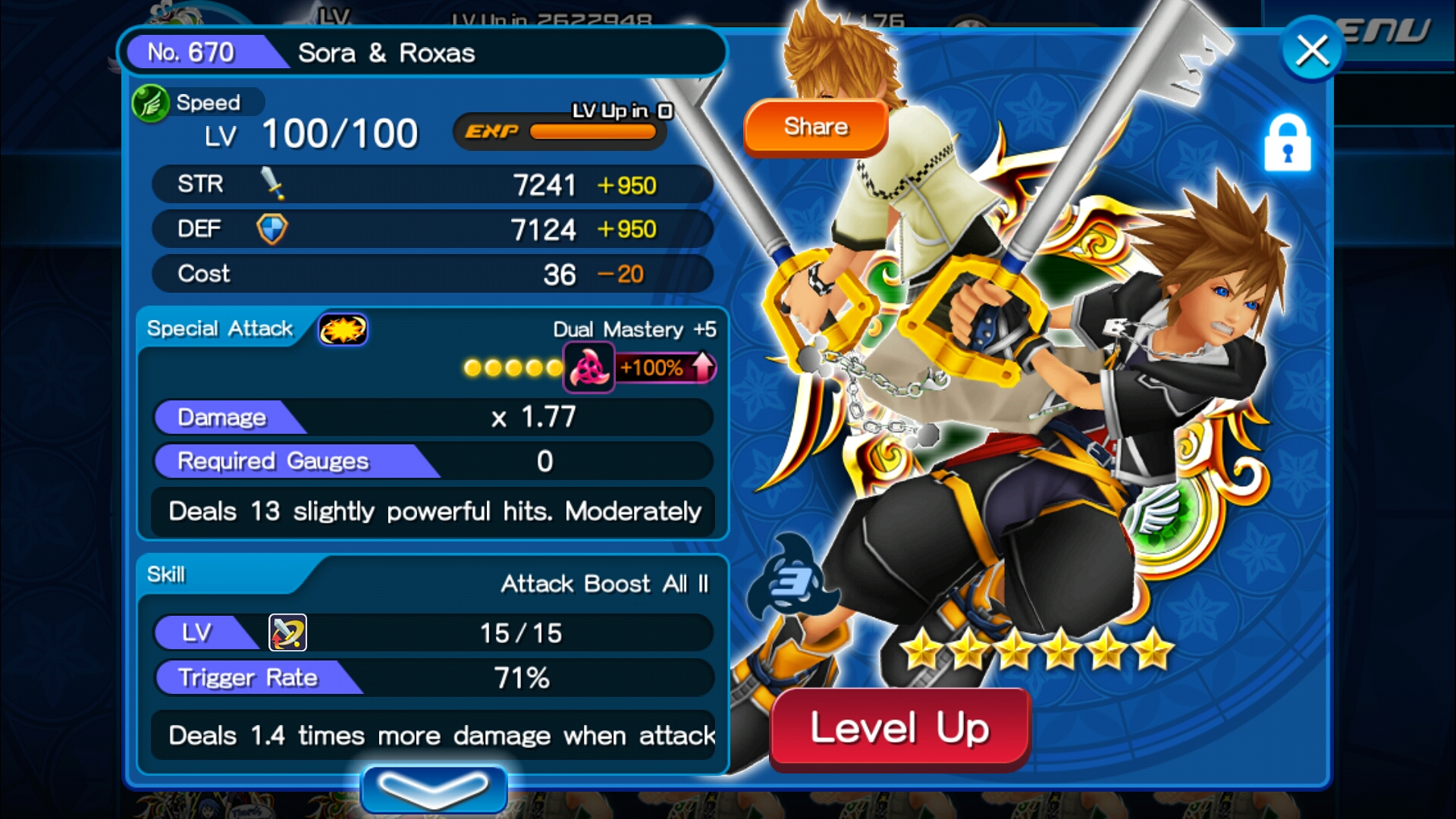
Task: Close the medal details window
Action: pyautogui.click(x=1312, y=51)
